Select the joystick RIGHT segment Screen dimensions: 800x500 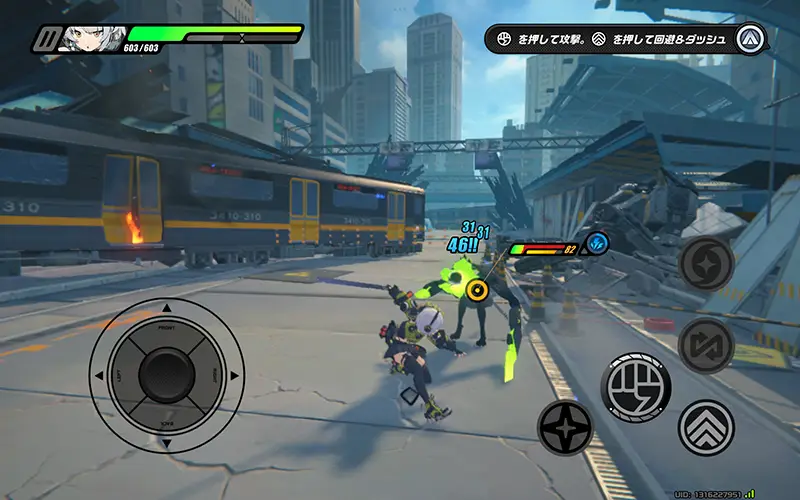coord(211,375)
